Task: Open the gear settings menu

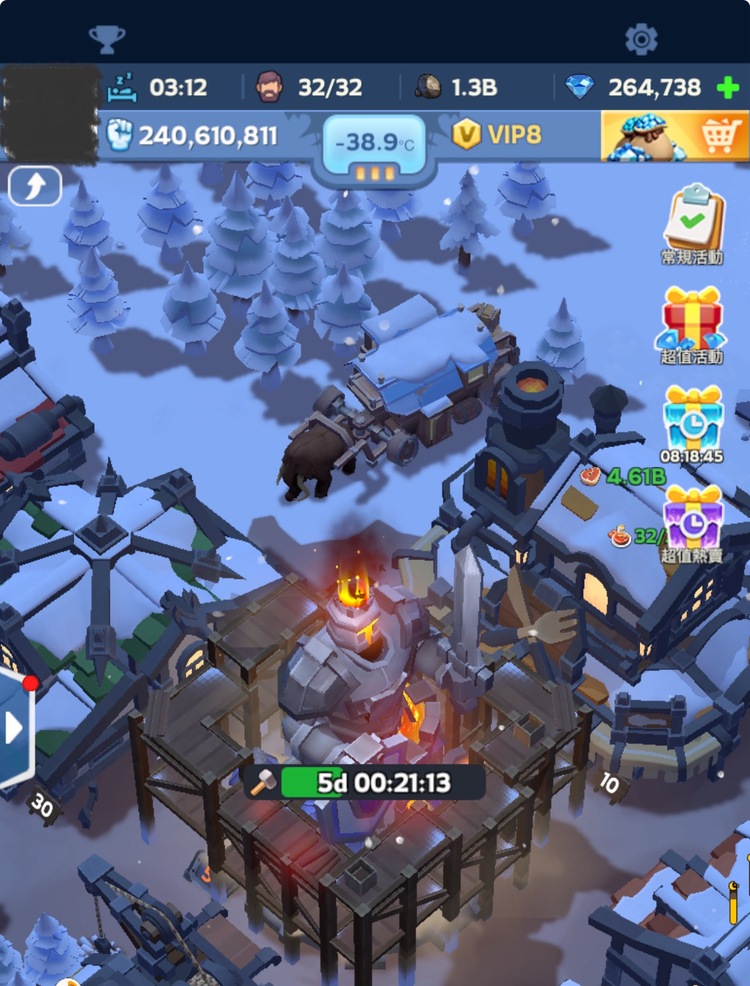Action: tap(641, 39)
